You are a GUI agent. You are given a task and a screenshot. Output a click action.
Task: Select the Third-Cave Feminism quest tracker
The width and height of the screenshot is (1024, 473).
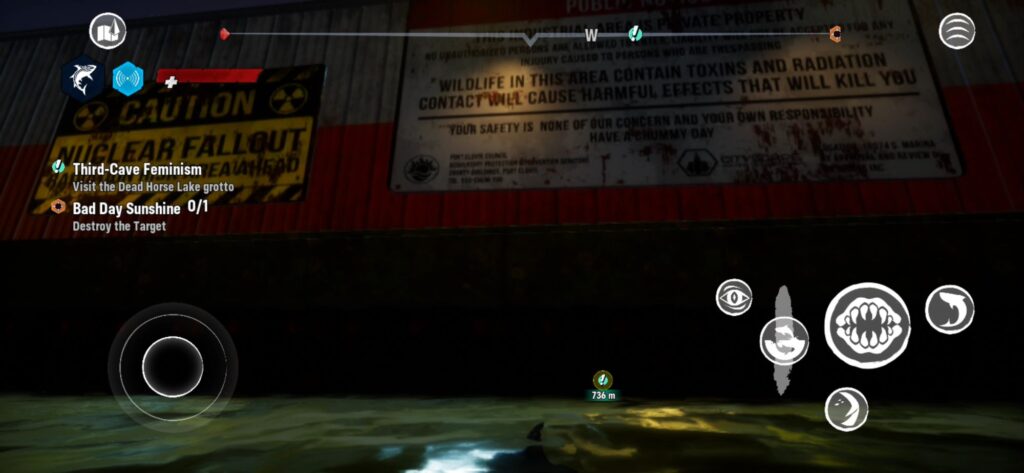click(x=137, y=170)
